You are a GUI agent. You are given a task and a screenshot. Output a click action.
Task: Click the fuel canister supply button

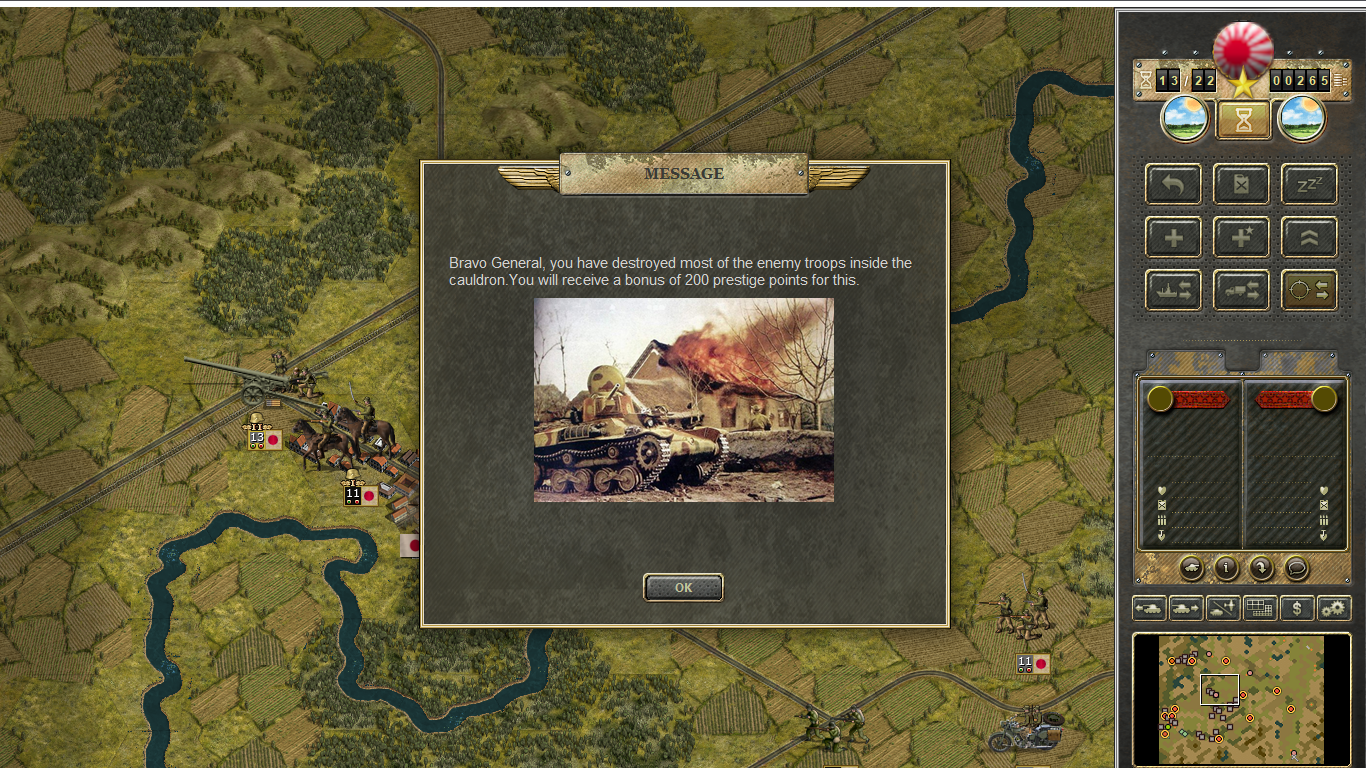(1241, 184)
